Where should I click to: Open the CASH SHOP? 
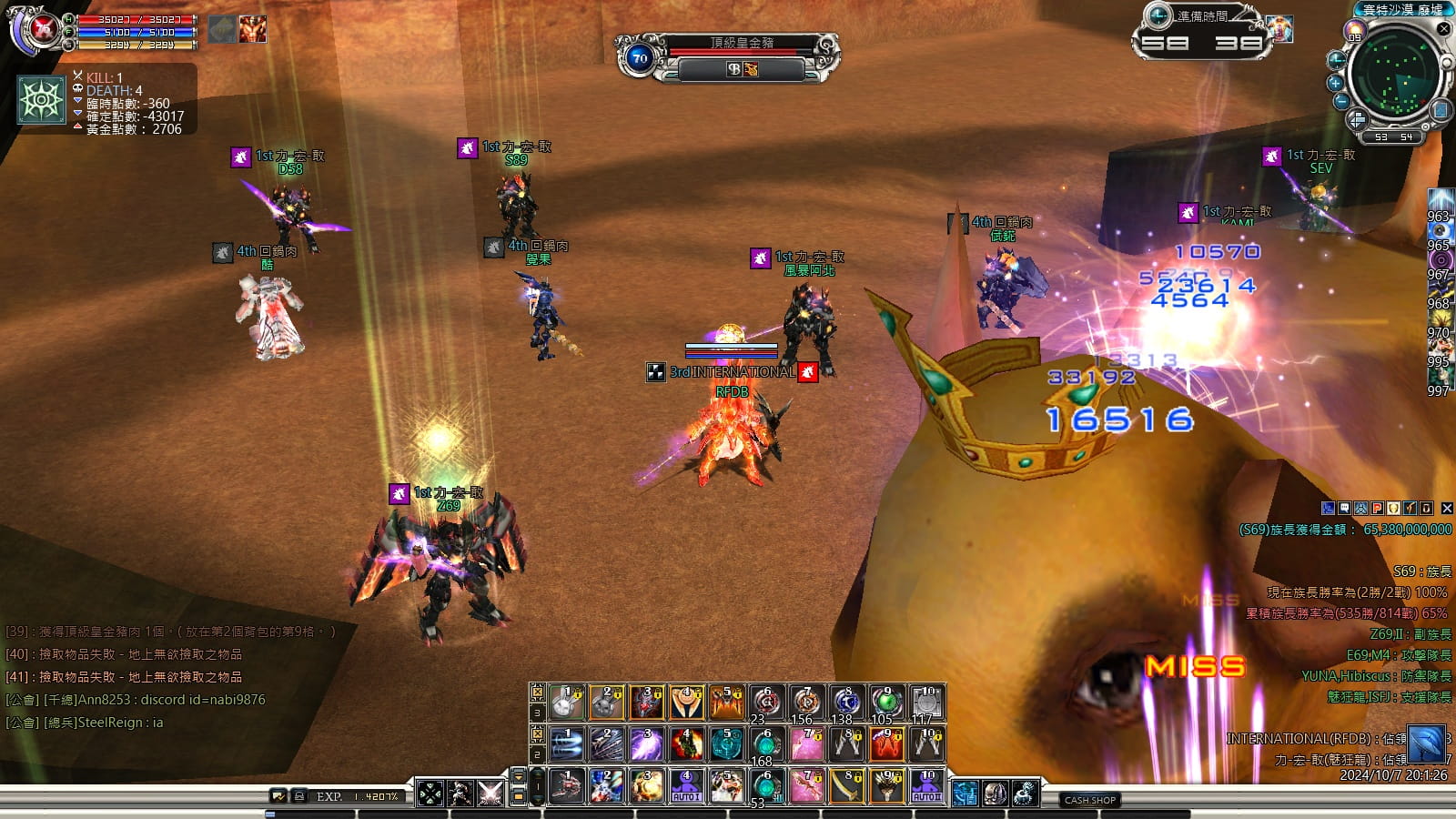tap(1090, 800)
